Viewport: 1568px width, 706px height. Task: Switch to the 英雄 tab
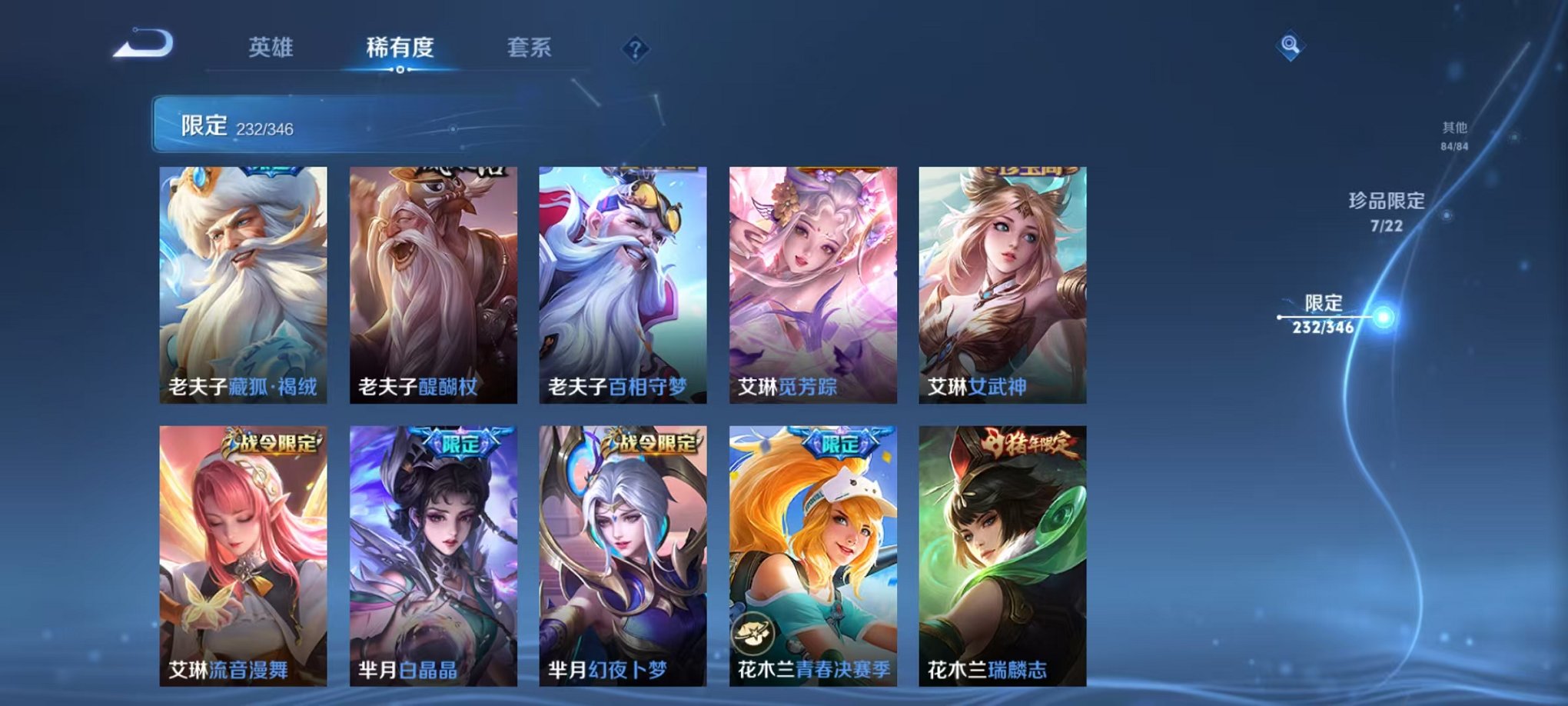point(270,47)
